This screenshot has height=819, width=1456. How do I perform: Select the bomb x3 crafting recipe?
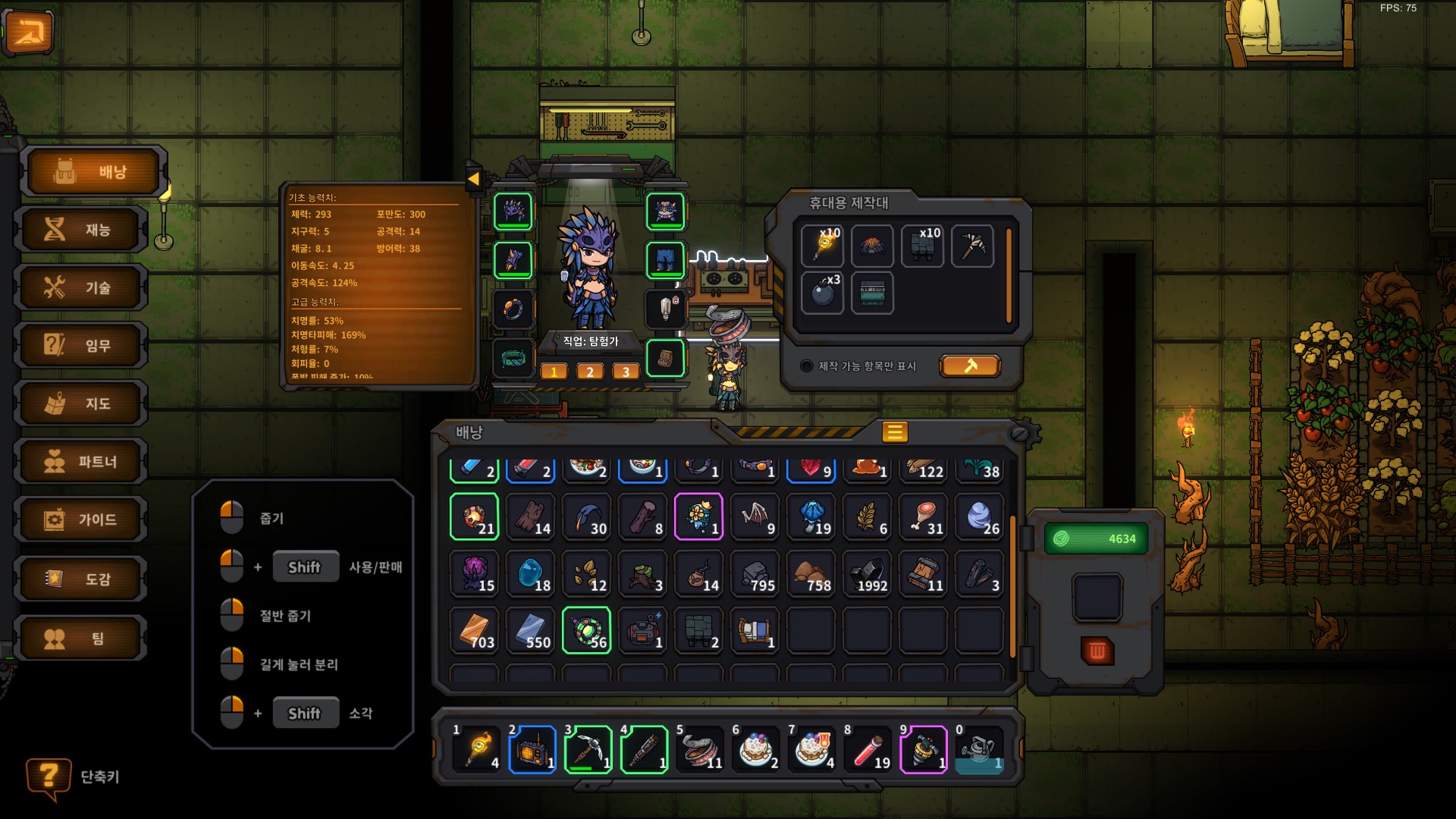click(x=823, y=293)
